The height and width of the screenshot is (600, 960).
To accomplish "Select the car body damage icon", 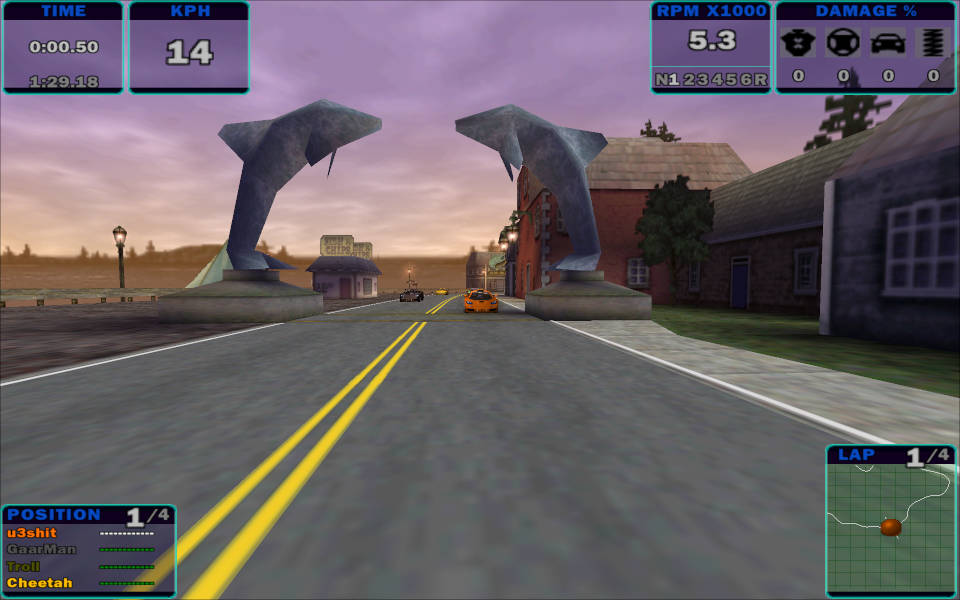I will tap(888, 43).
